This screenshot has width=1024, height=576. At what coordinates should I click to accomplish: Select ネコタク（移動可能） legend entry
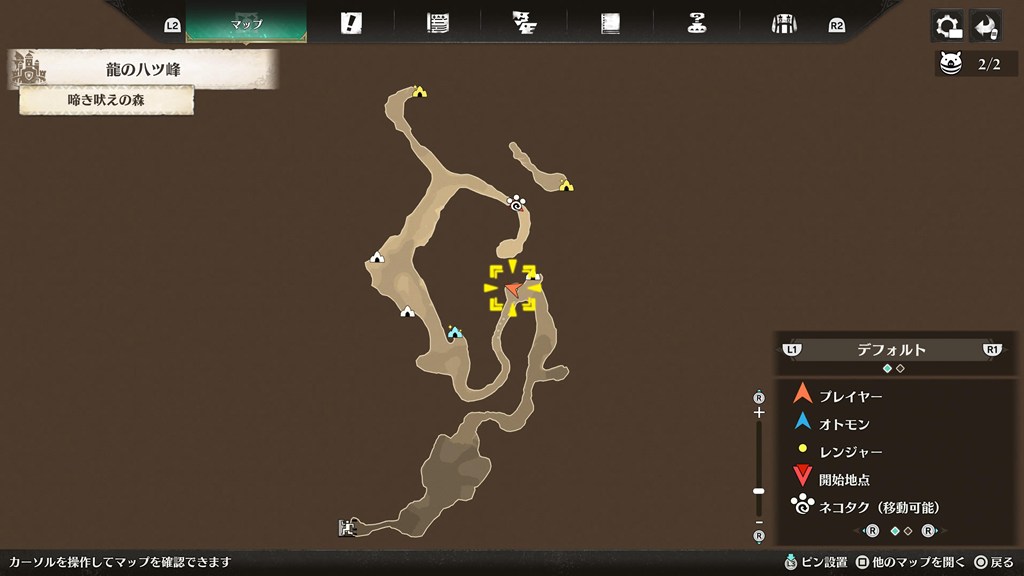coord(878,507)
